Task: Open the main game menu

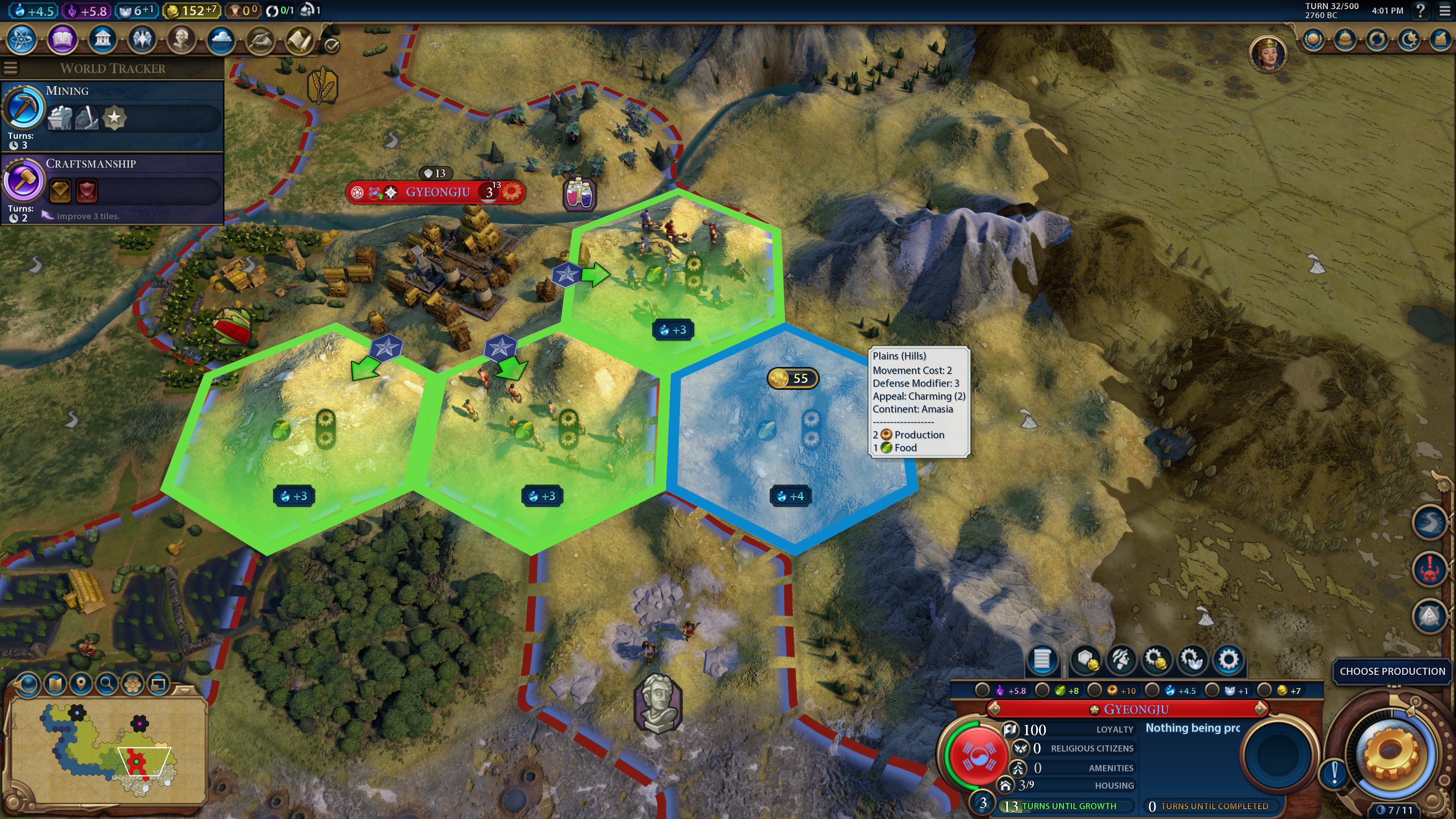Action: 1444,10
